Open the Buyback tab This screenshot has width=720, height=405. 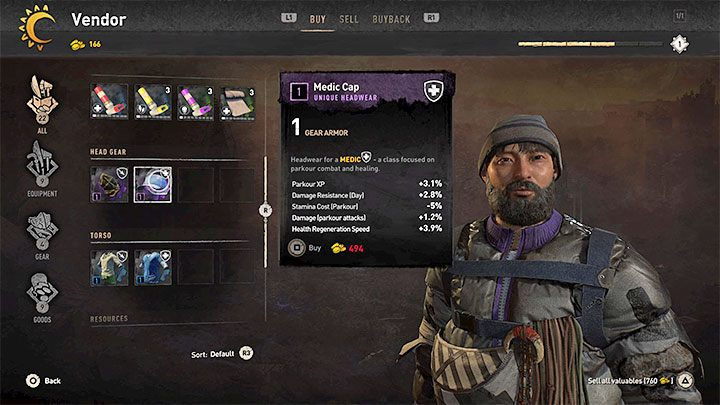coord(389,18)
